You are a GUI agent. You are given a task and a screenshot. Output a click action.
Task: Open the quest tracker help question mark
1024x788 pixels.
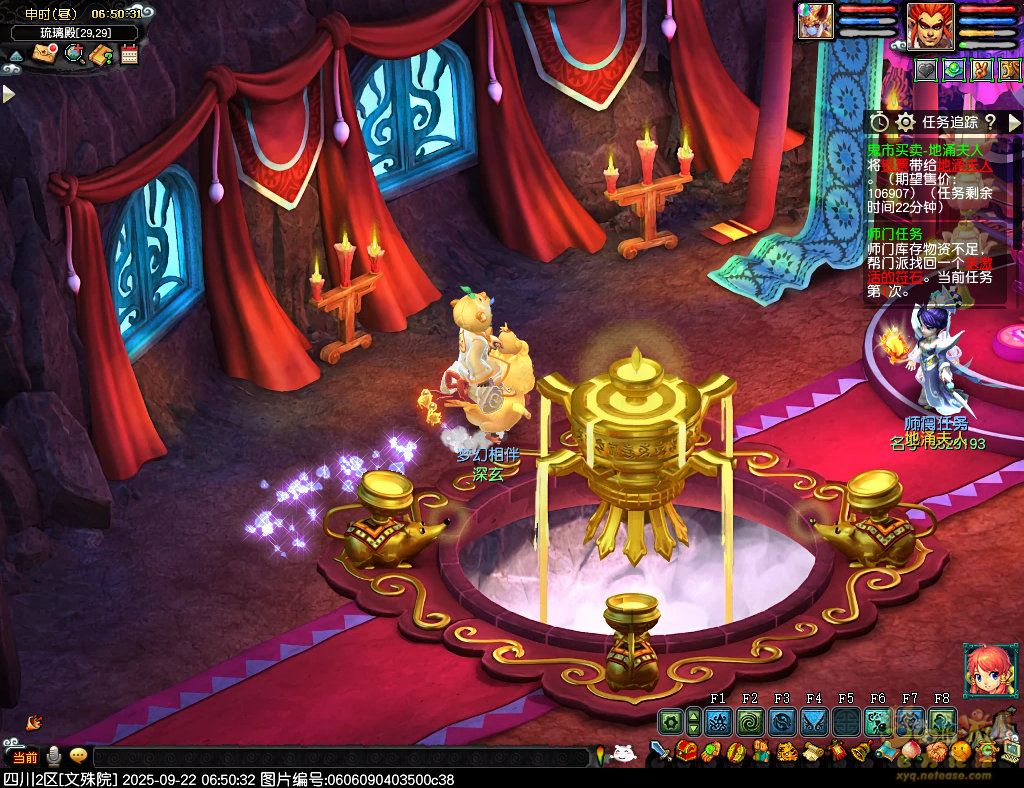pos(990,122)
